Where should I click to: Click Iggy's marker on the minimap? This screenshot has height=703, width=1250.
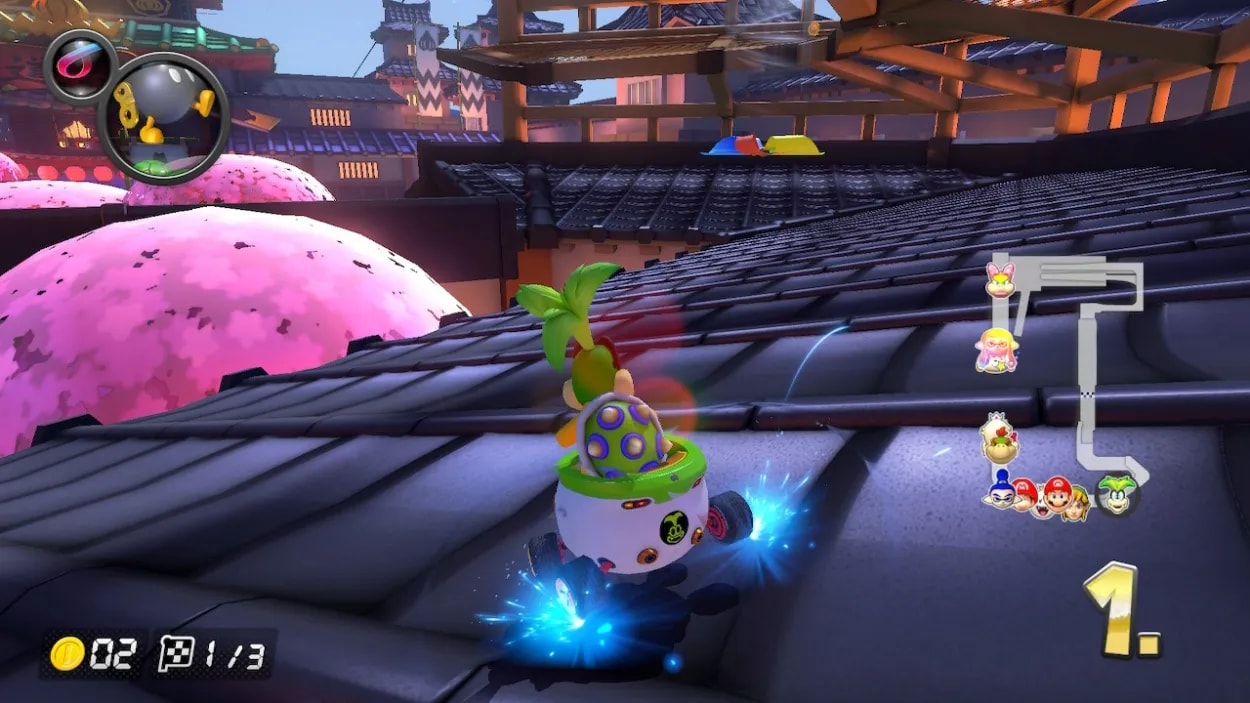coord(1116,495)
